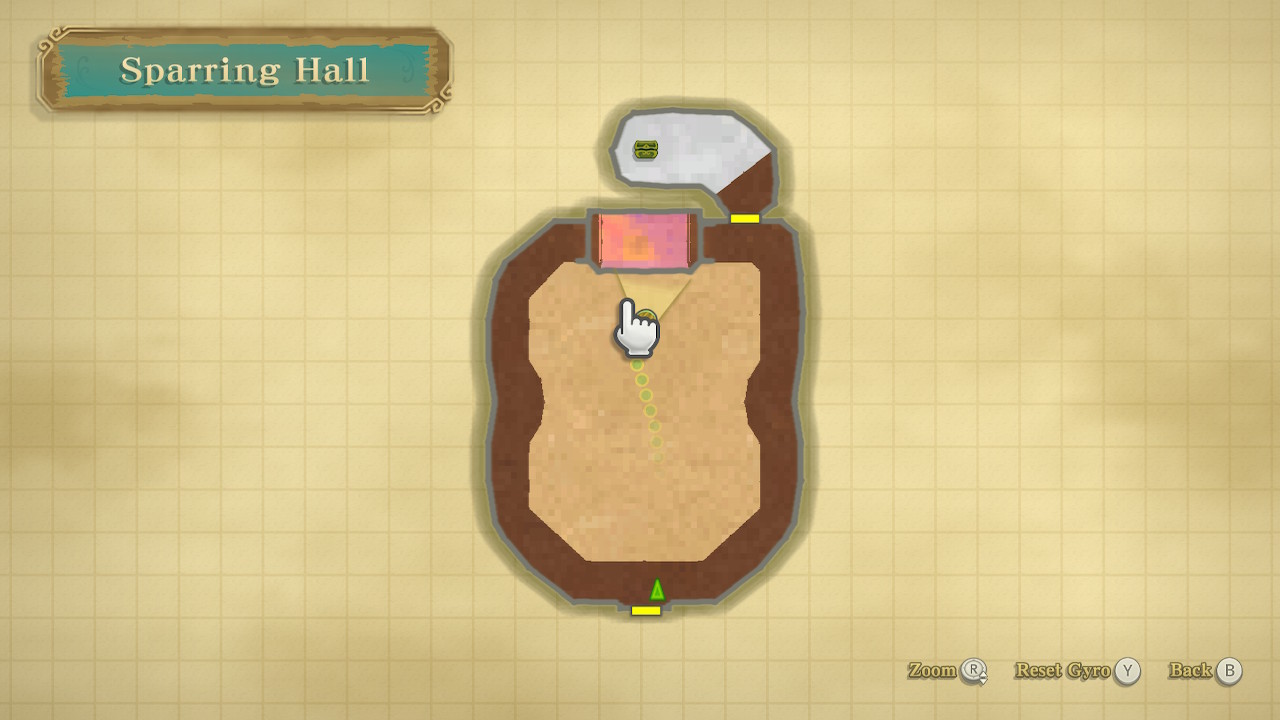Viewport: 1280px width, 720px height.
Task: Click the green player arrow marker
Action: (657, 589)
